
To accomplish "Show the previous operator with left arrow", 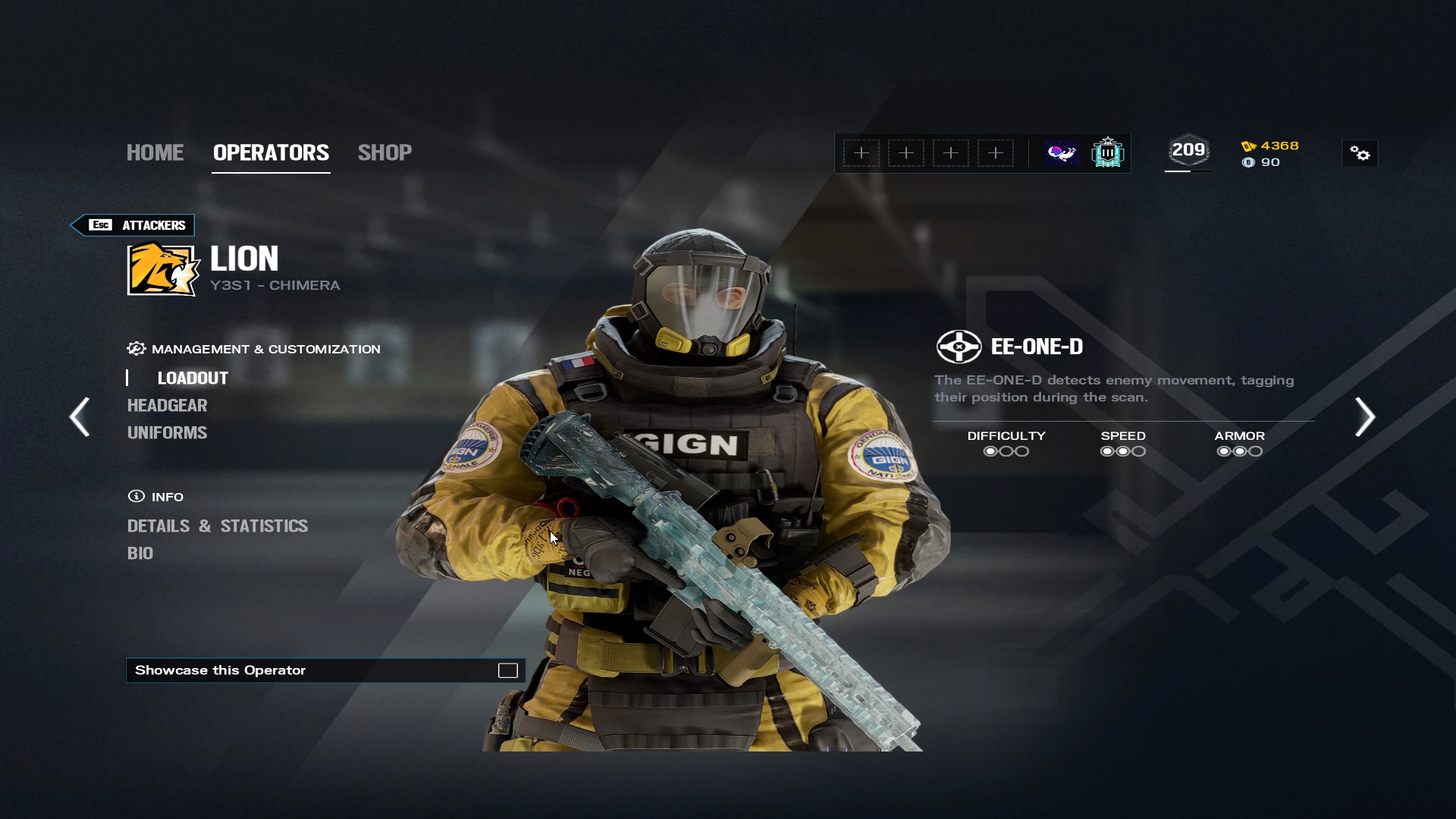I will click(80, 416).
